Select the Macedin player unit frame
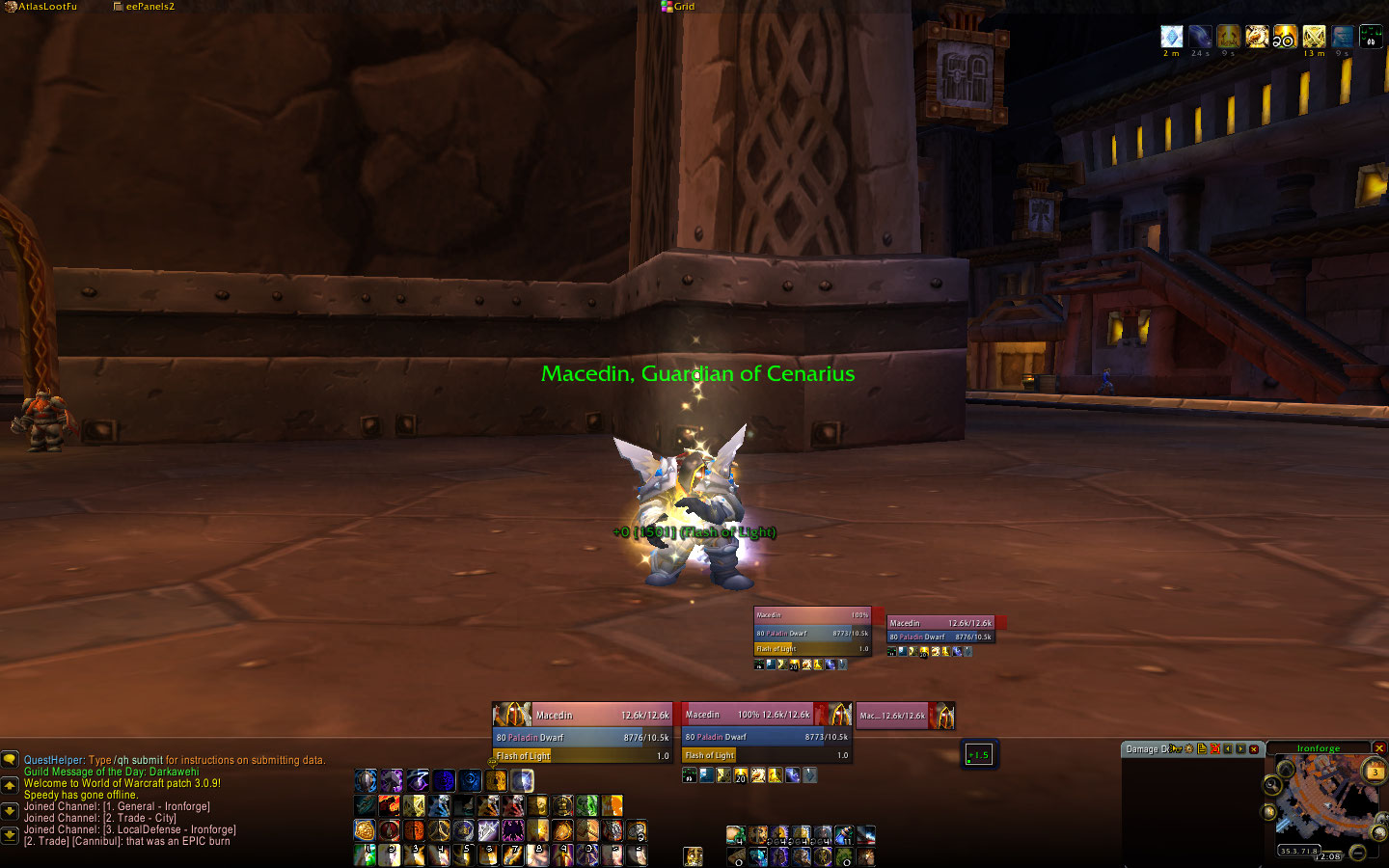The image size is (1389, 868). click(x=582, y=715)
